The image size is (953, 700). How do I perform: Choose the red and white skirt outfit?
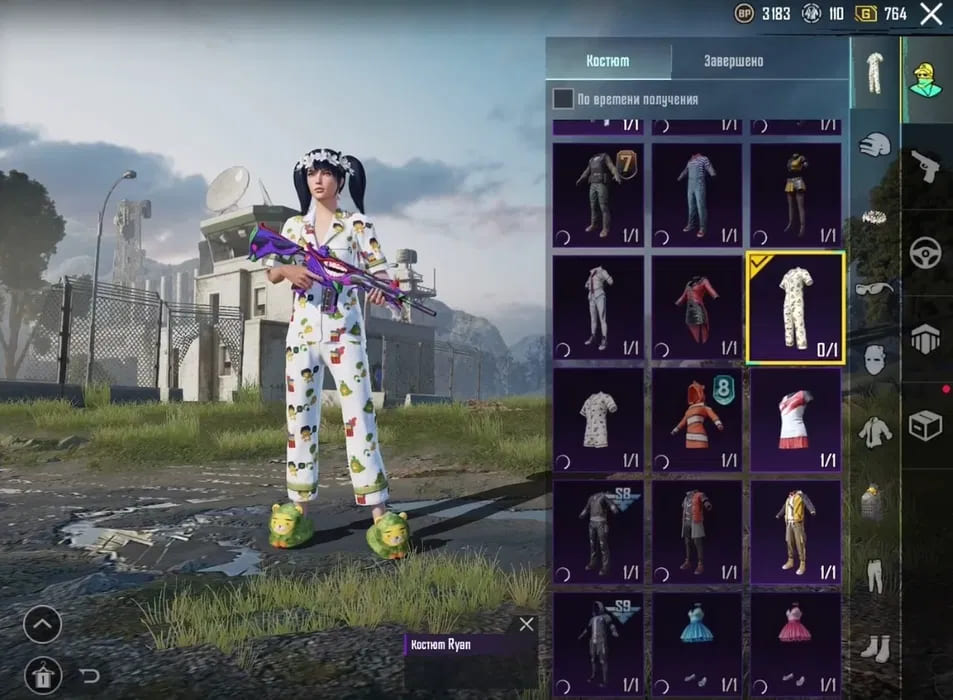(796, 418)
